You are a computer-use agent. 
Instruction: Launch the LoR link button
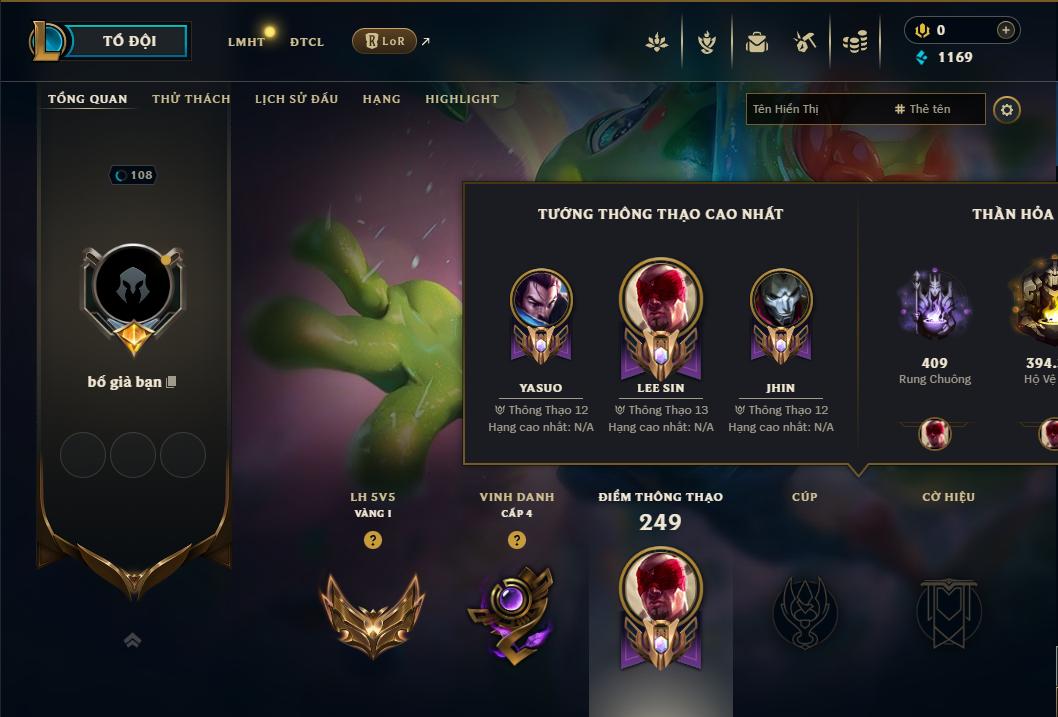pos(384,41)
